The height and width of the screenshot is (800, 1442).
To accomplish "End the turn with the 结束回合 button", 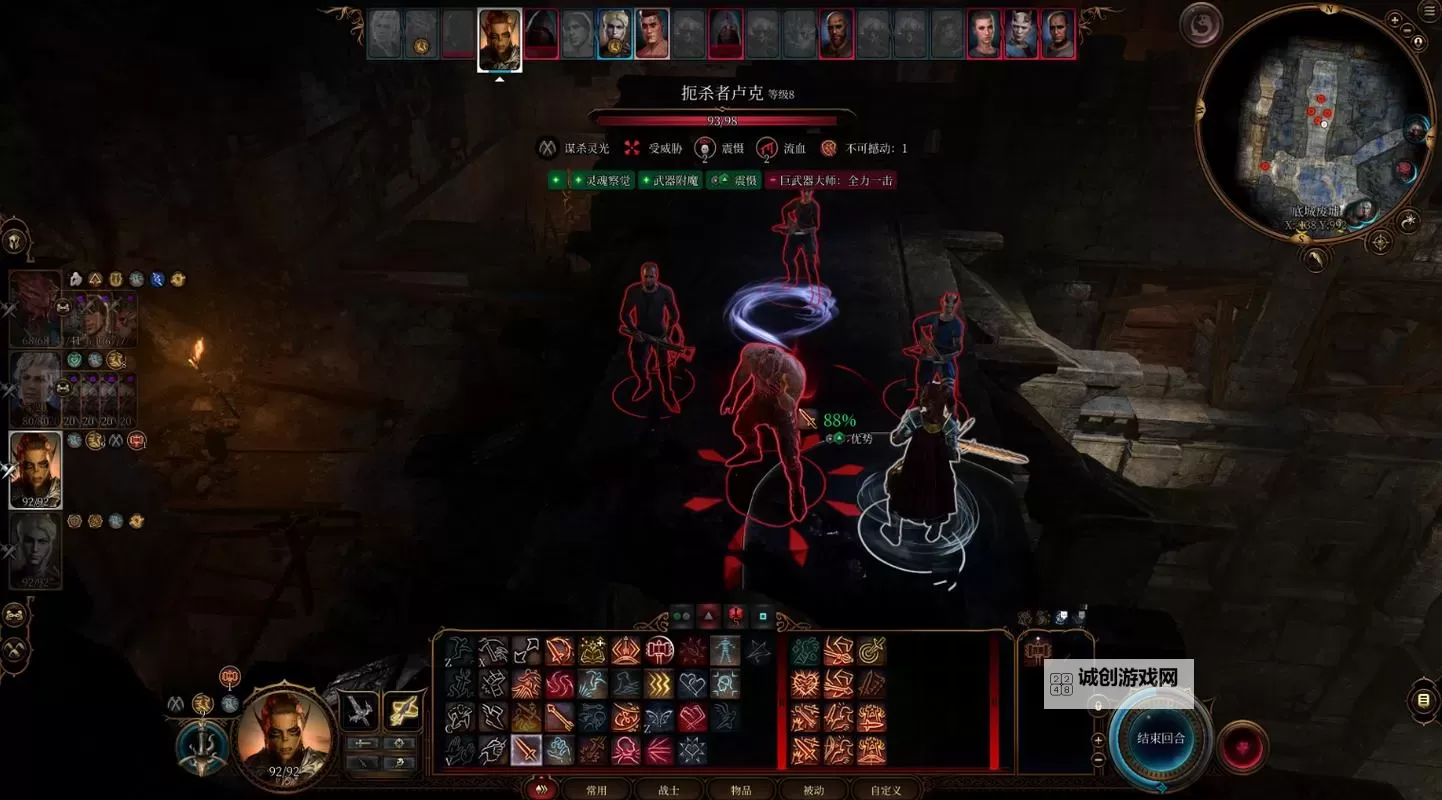I will (1161, 738).
